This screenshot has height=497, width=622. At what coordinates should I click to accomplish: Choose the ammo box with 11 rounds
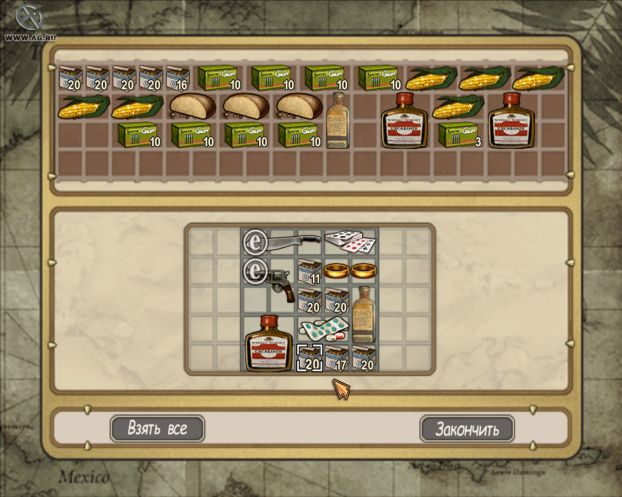pos(309,270)
